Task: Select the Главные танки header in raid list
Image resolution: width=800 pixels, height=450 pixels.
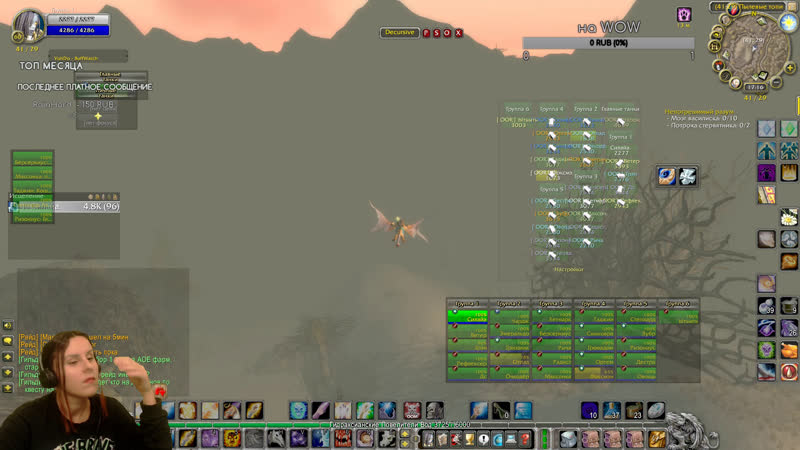Action: tap(620, 108)
